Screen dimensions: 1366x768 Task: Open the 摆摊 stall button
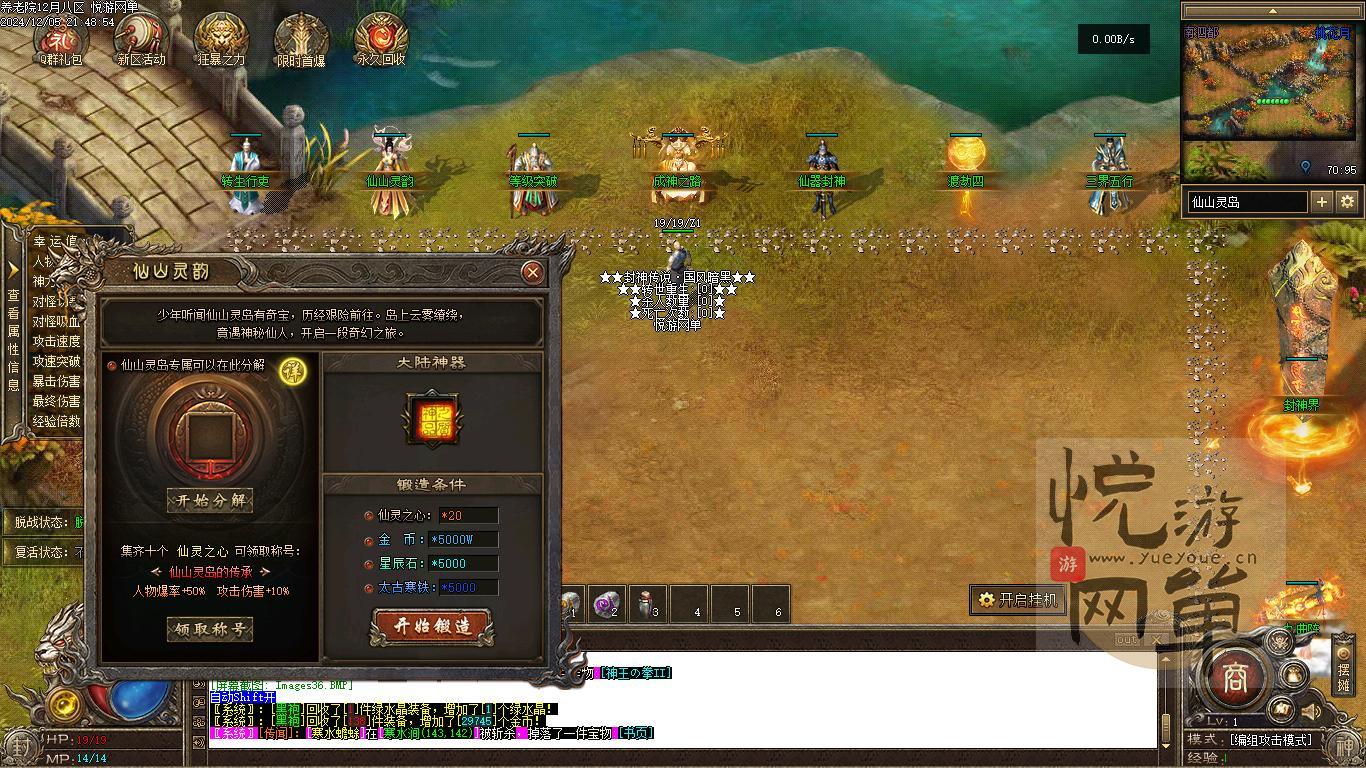coord(1343,677)
